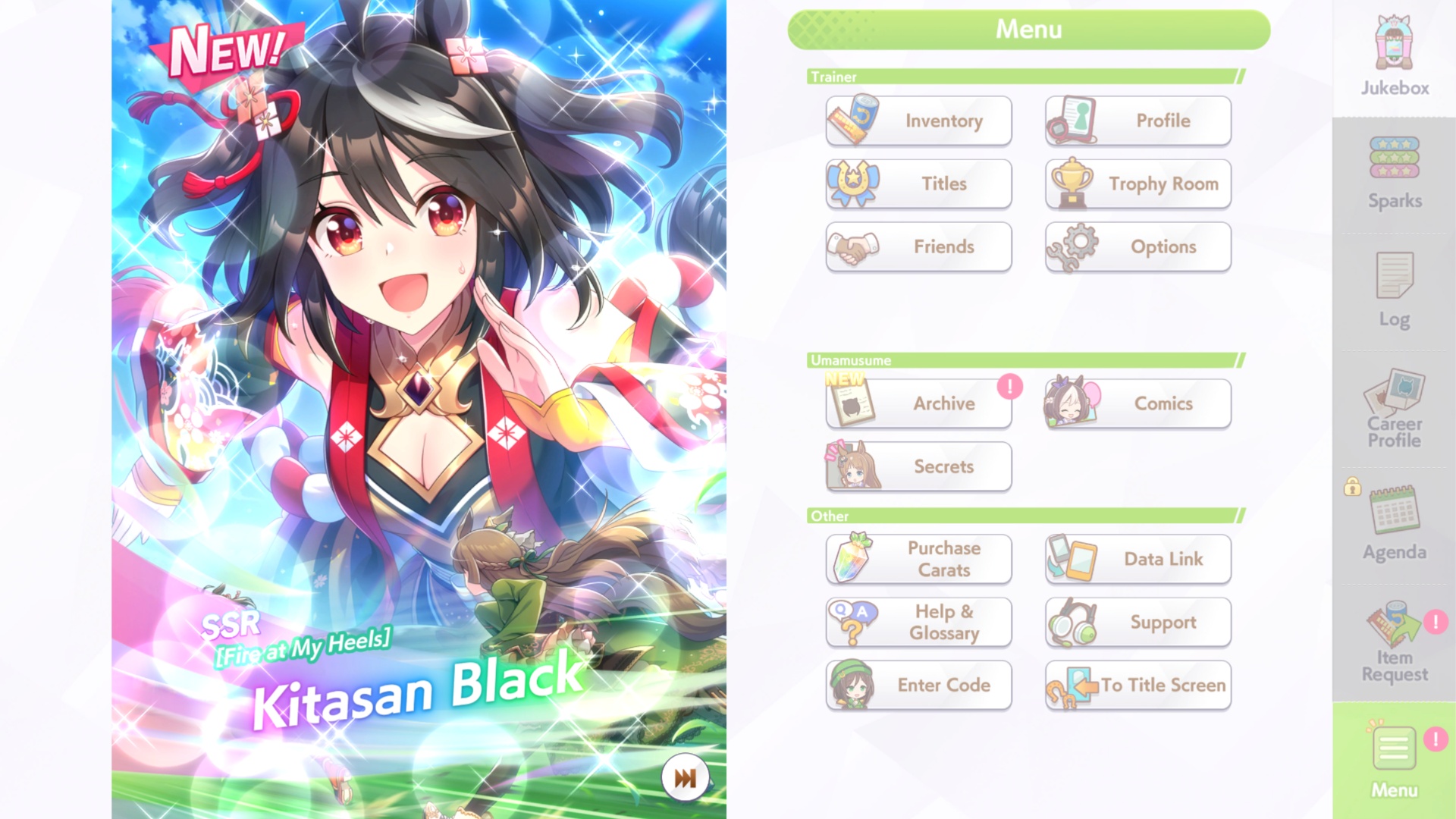This screenshot has width=1456, height=819.
Task: Open Options with the gear icon
Action: [1137, 246]
